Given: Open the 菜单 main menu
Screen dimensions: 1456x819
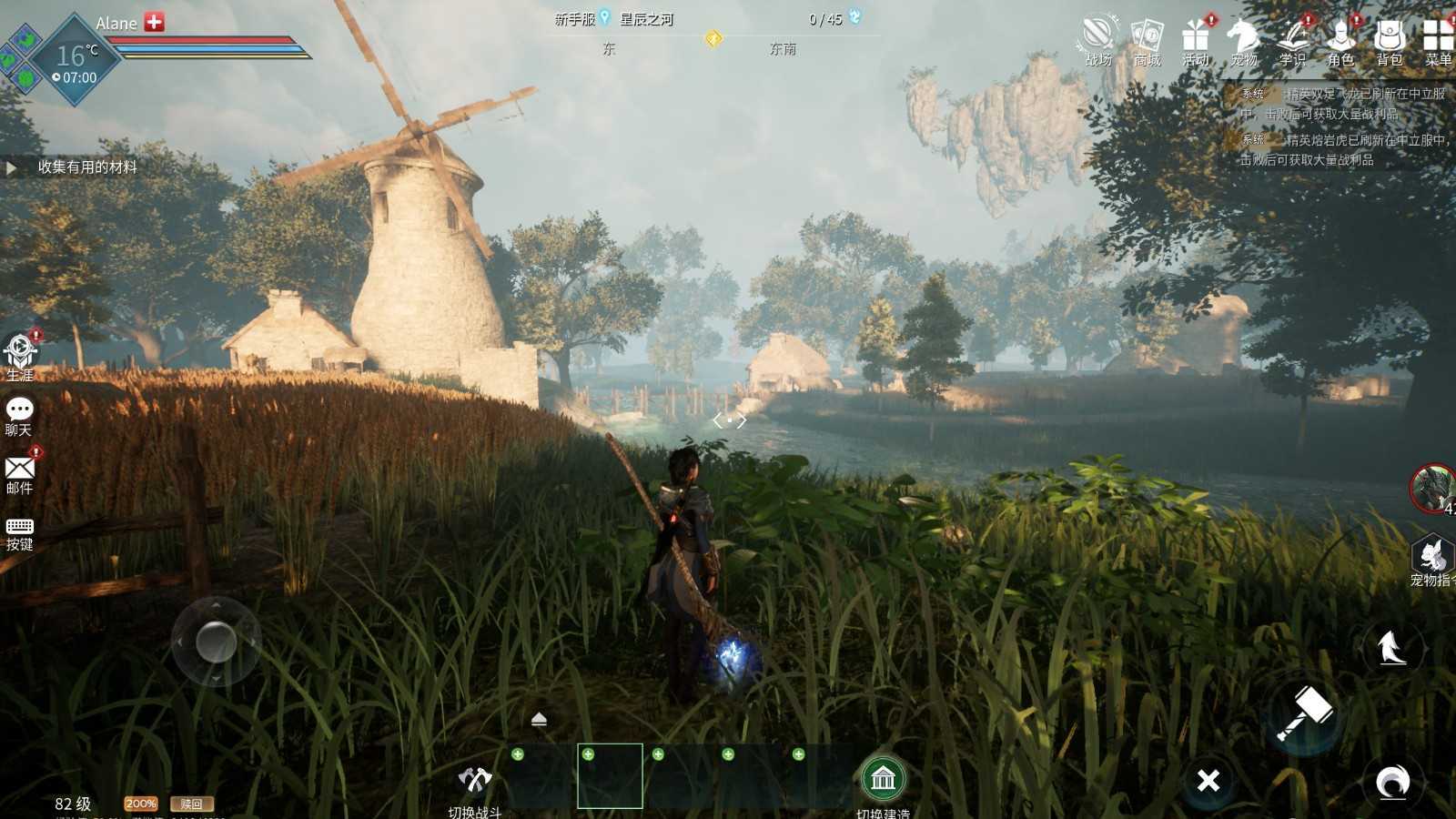Looking at the screenshot, I should click(1438, 40).
